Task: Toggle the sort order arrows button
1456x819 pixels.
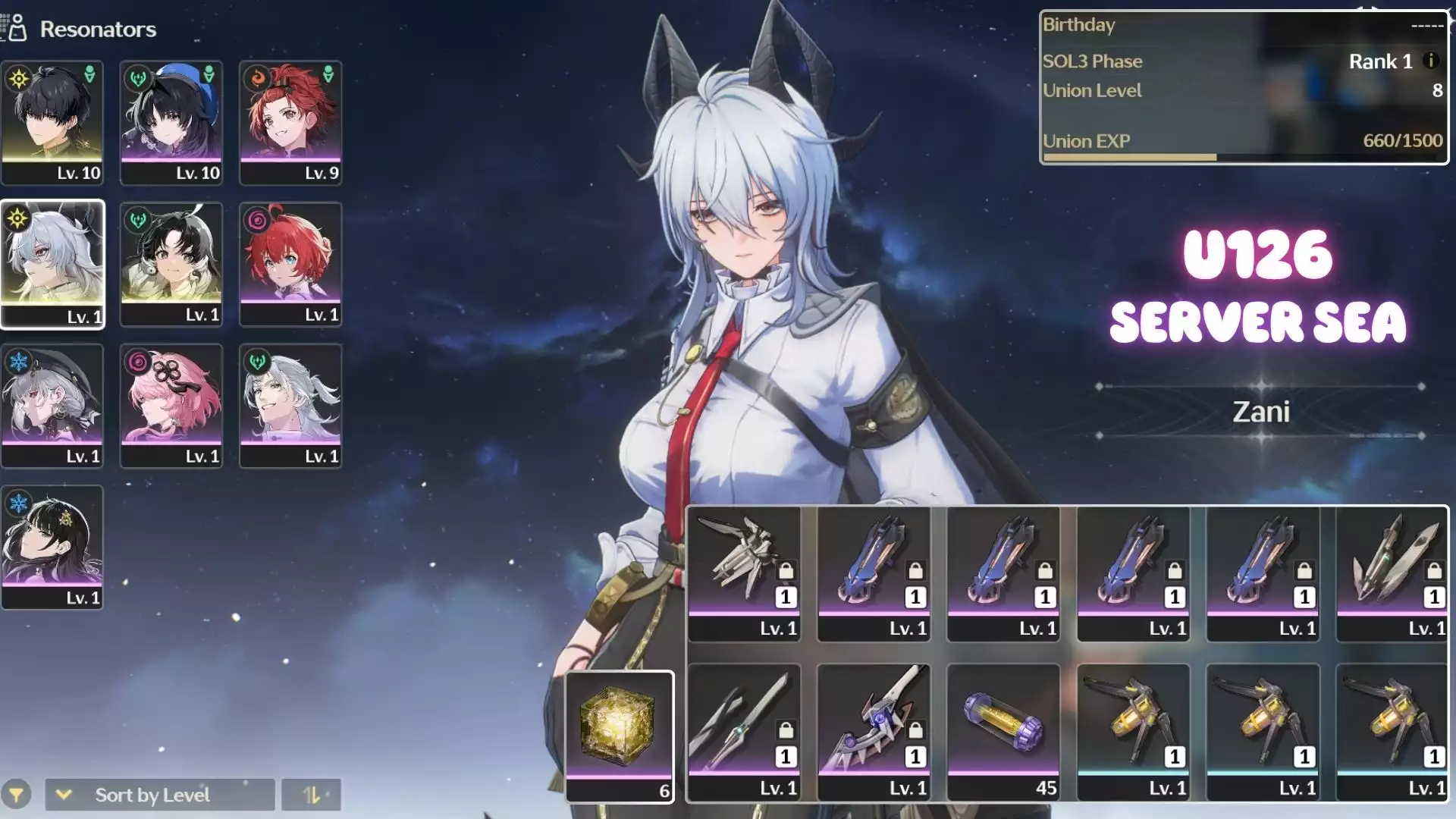Action: click(312, 795)
